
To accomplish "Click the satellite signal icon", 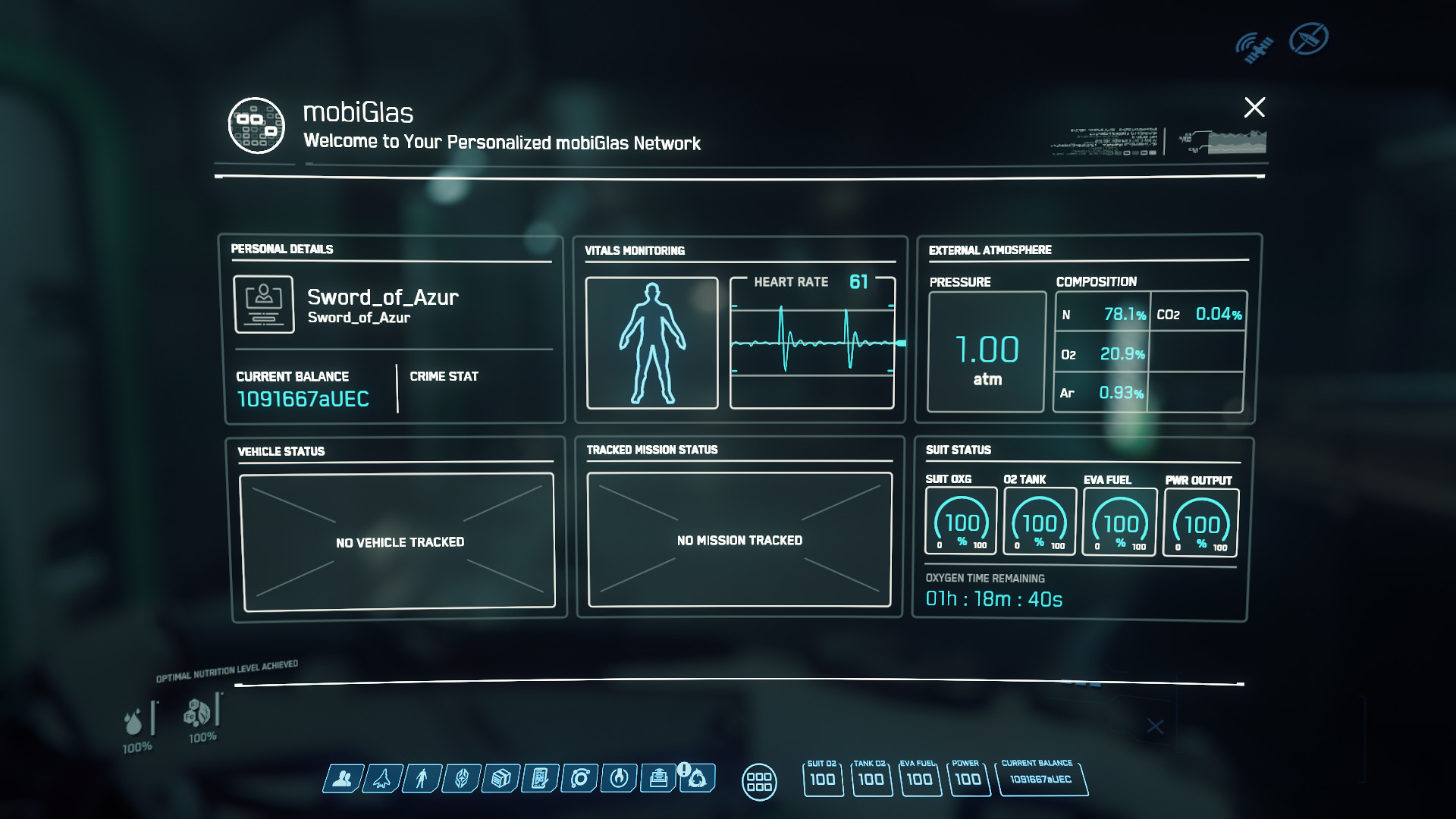I will [x=1254, y=47].
